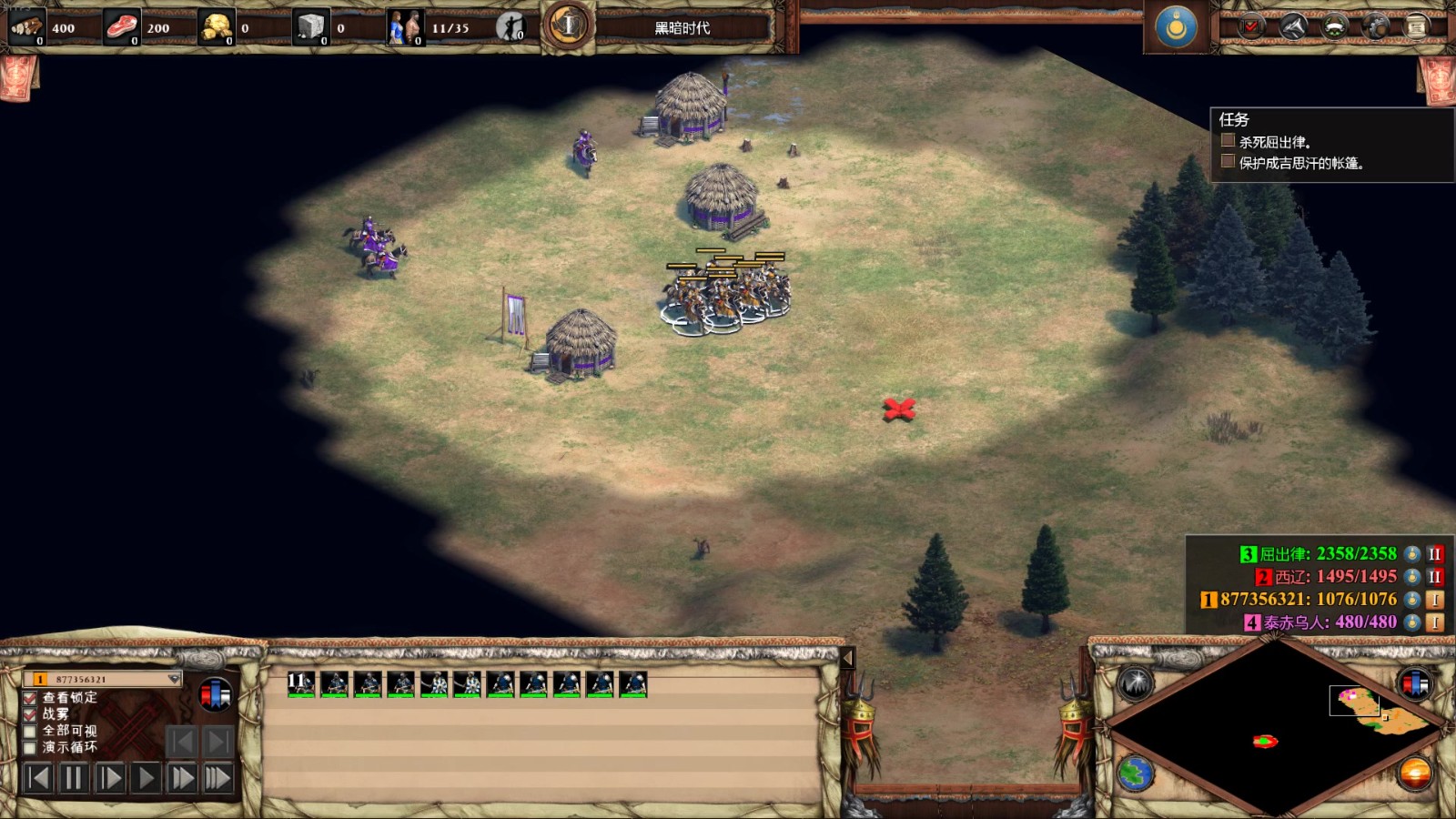Enable the 全部可视 all-visible checkbox

[x=30, y=731]
